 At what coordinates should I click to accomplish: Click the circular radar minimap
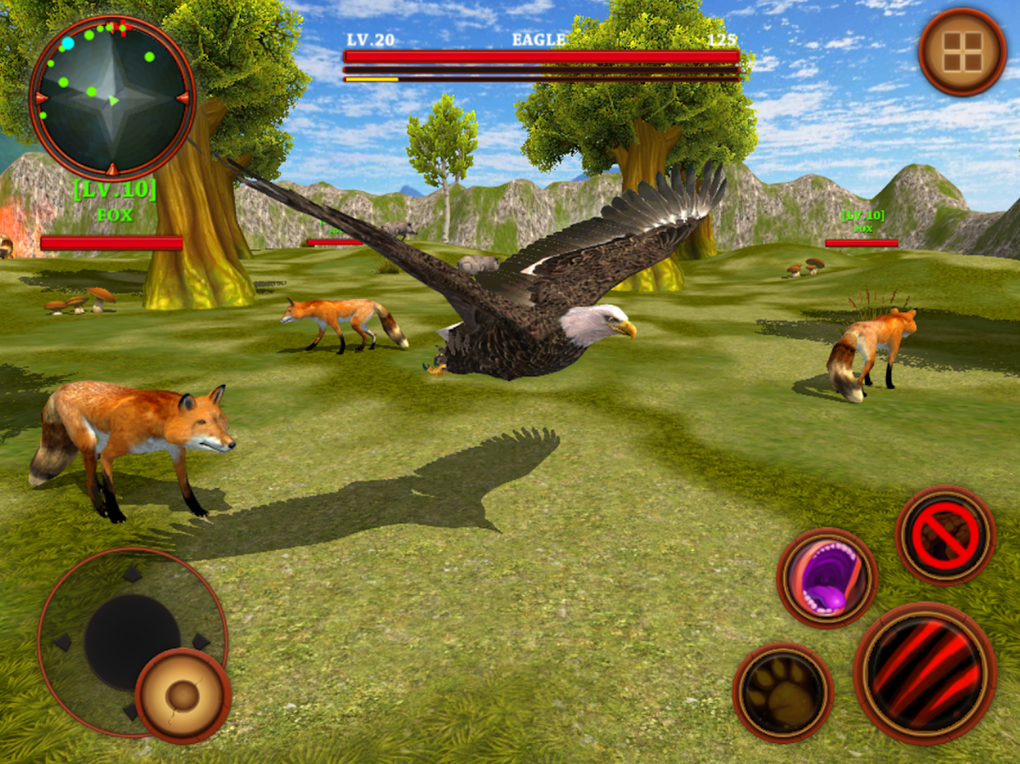coord(112,97)
